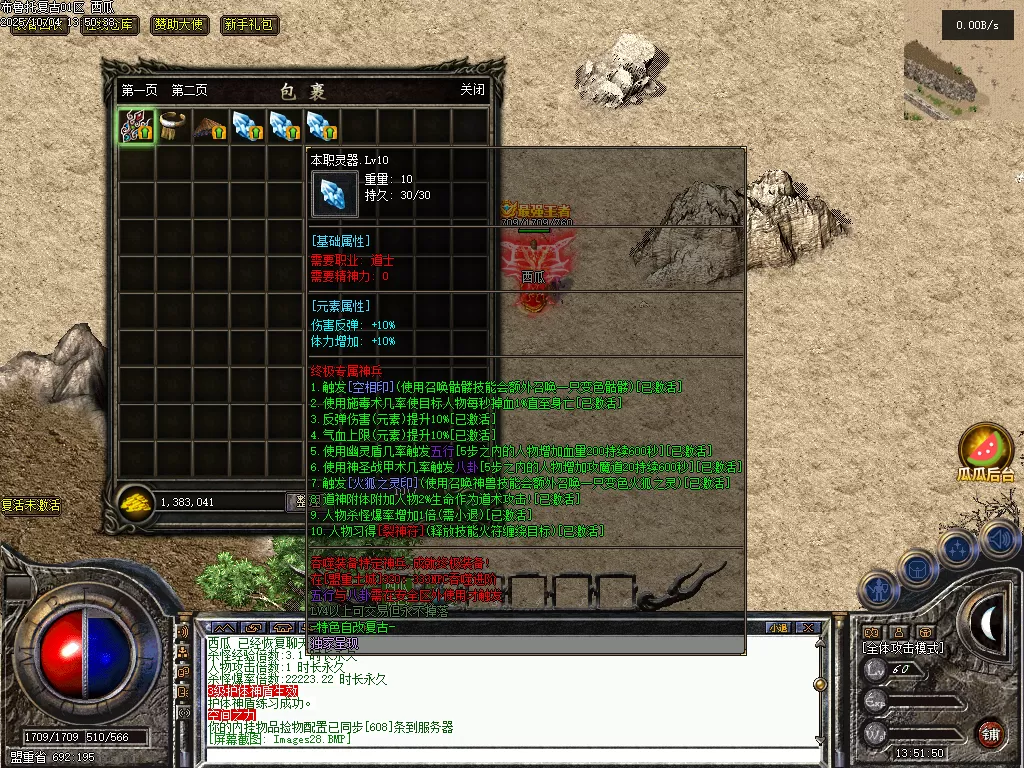This screenshot has width=1024, height=768.
Task: Click the 复活未激活 revive status label
Action: [x=31, y=506]
